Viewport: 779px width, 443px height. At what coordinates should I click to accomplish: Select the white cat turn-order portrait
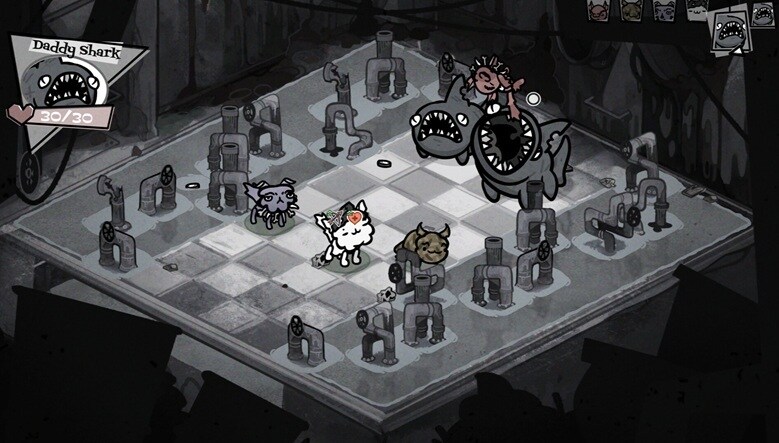tap(697, 9)
